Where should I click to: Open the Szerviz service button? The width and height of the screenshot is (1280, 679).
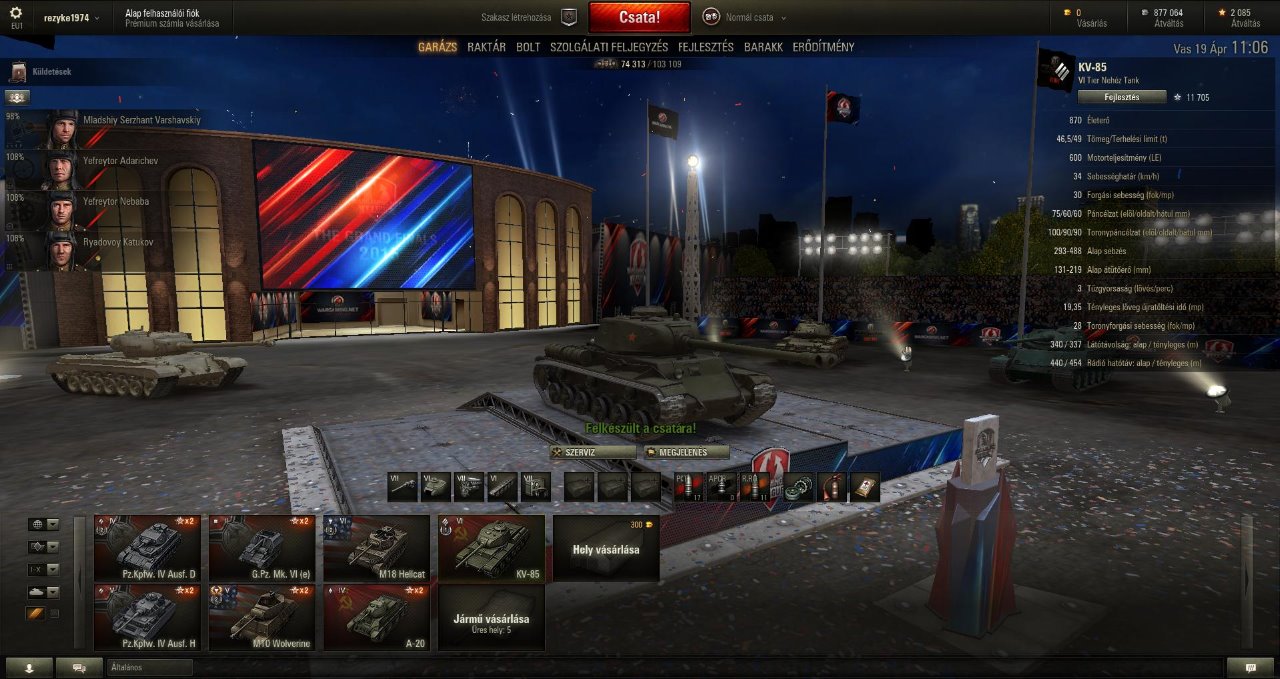(x=592, y=452)
